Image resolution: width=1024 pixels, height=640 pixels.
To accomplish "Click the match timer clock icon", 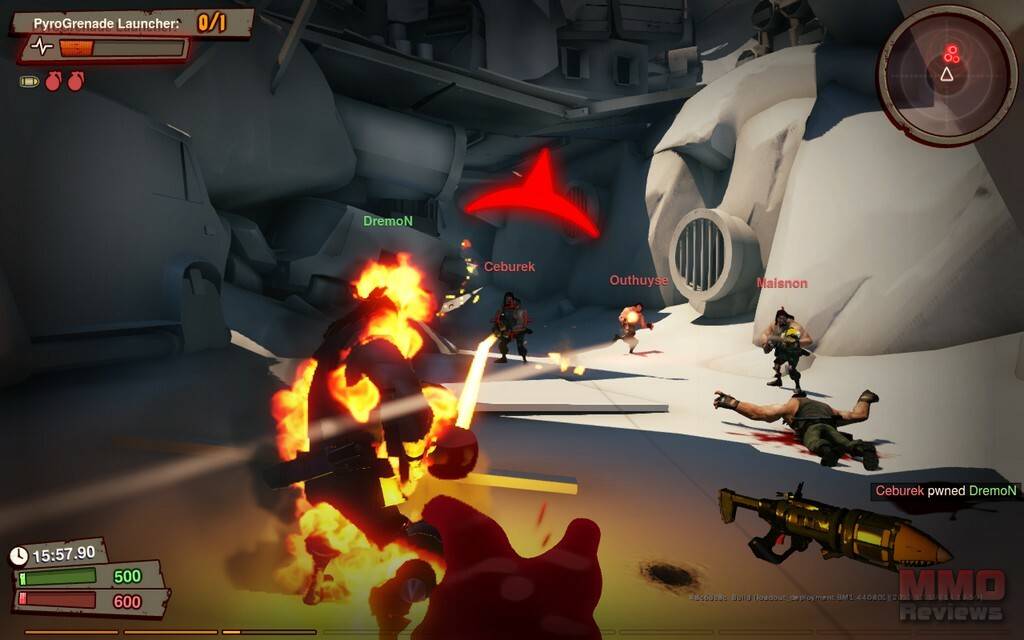I will point(19,555).
